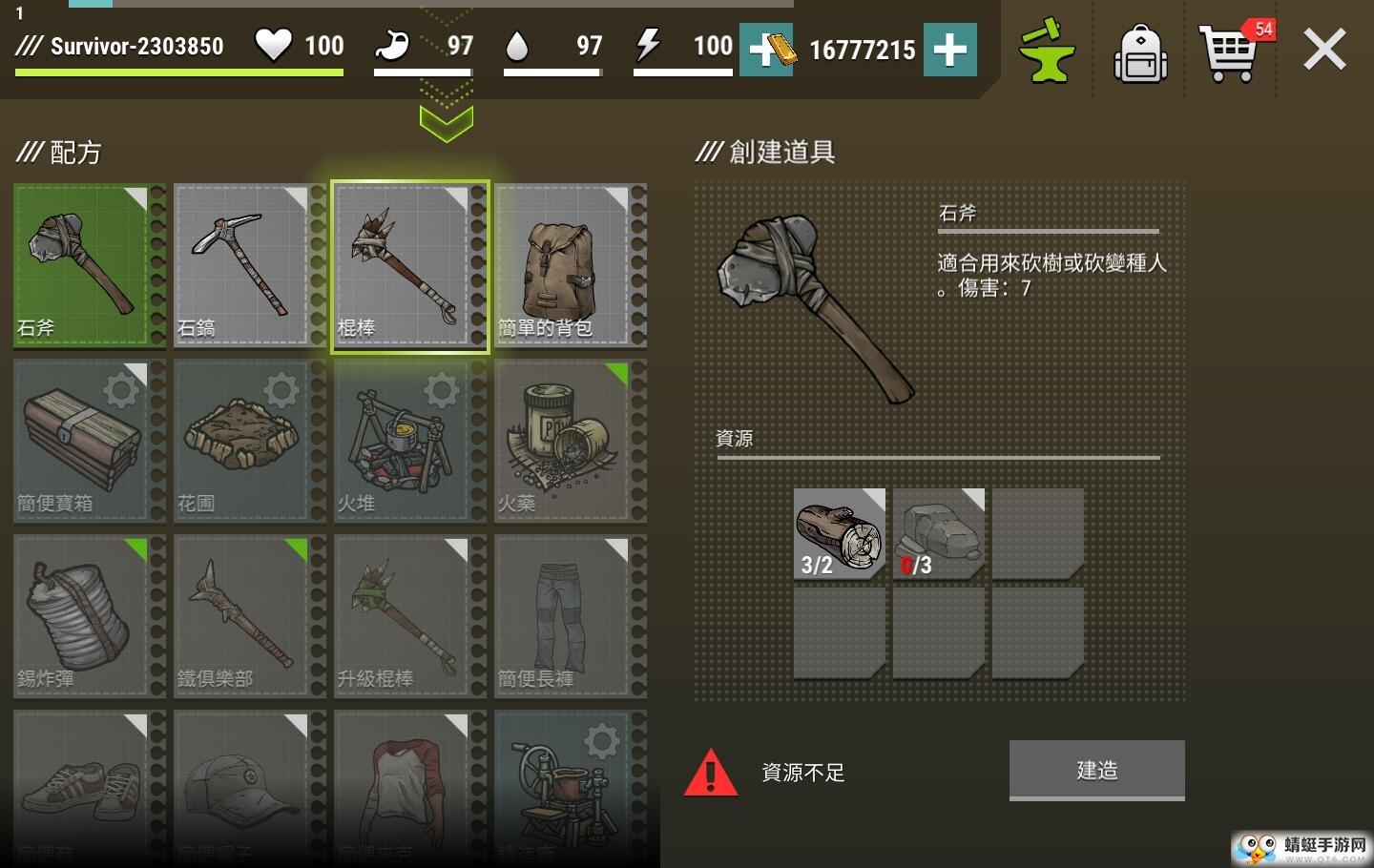Select the 簡便寶箱 chest recipe
Screen dimensions: 1374x868
pos(83,440)
